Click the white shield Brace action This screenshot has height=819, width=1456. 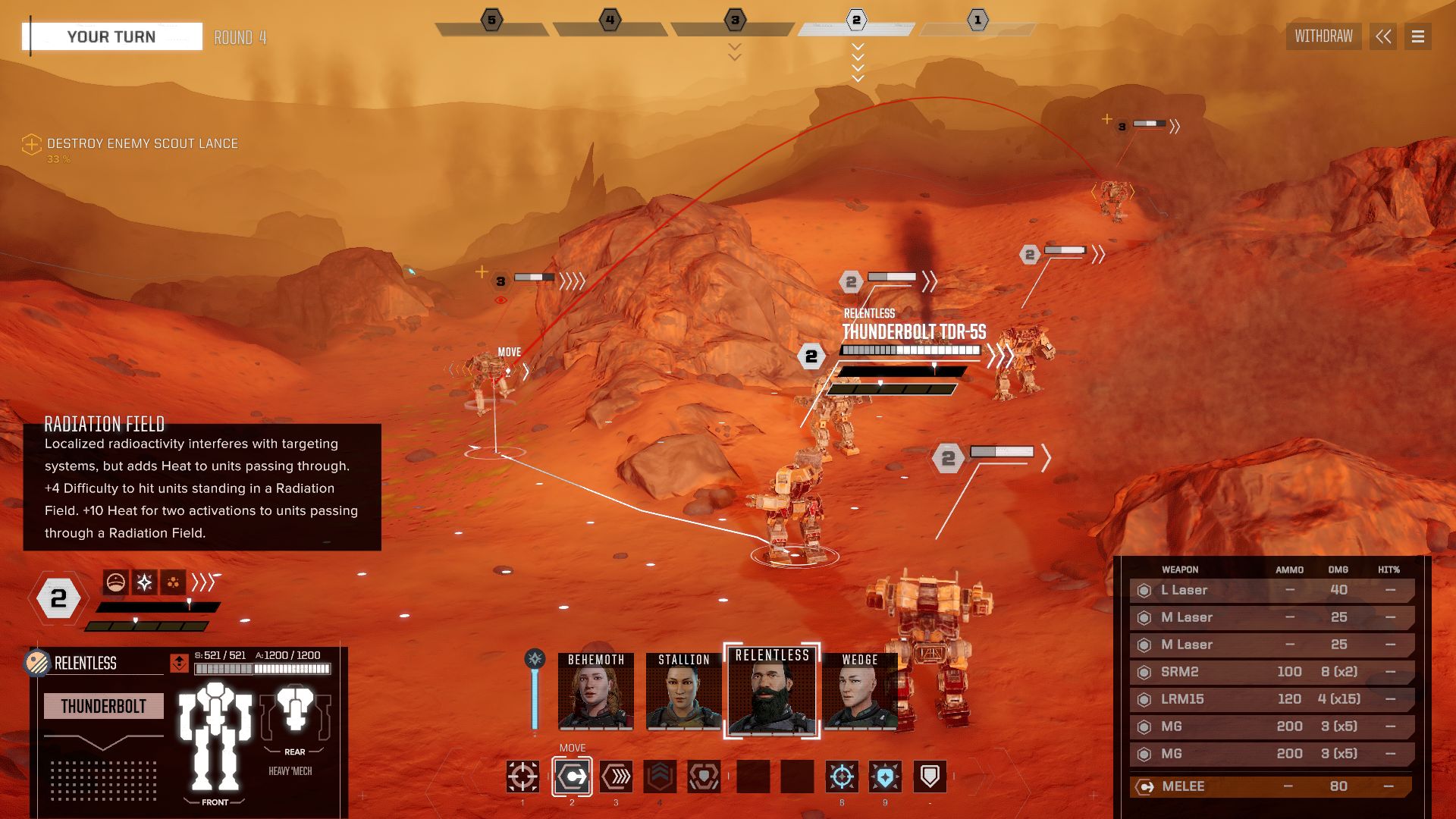[930, 777]
